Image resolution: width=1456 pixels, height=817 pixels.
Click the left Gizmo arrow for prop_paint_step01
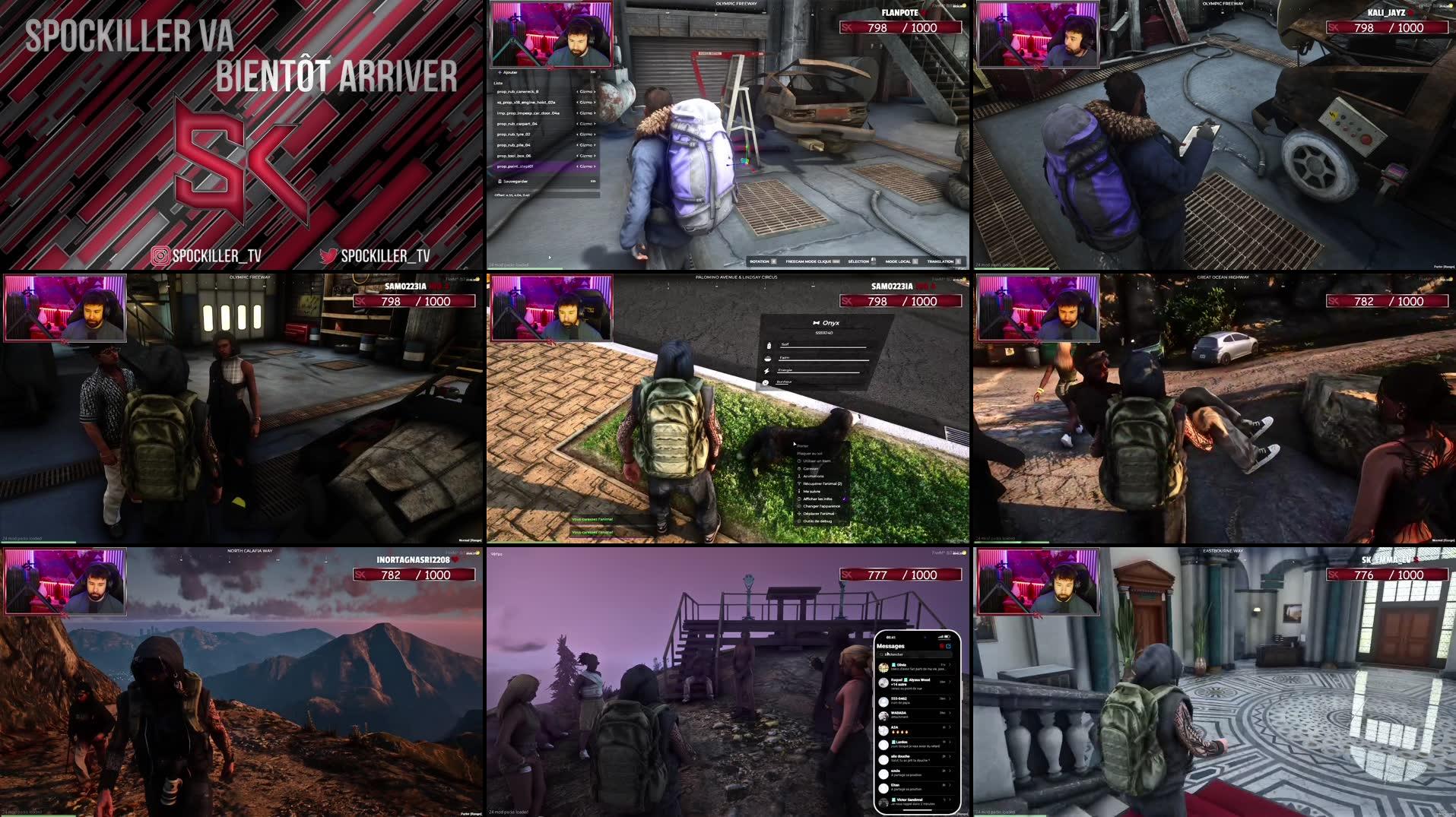tap(578, 166)
